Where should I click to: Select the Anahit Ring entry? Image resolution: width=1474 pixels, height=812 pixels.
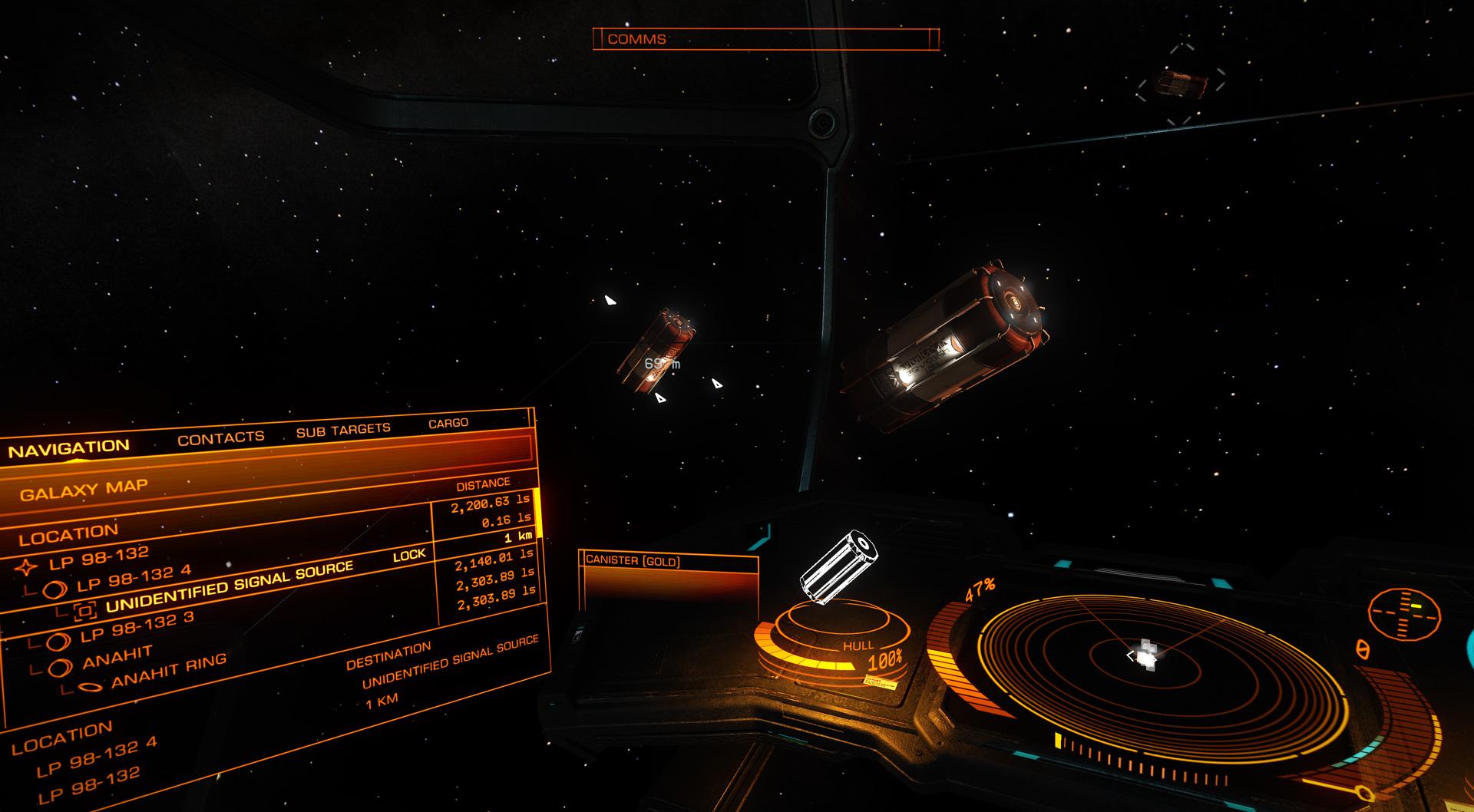point(169,670)
